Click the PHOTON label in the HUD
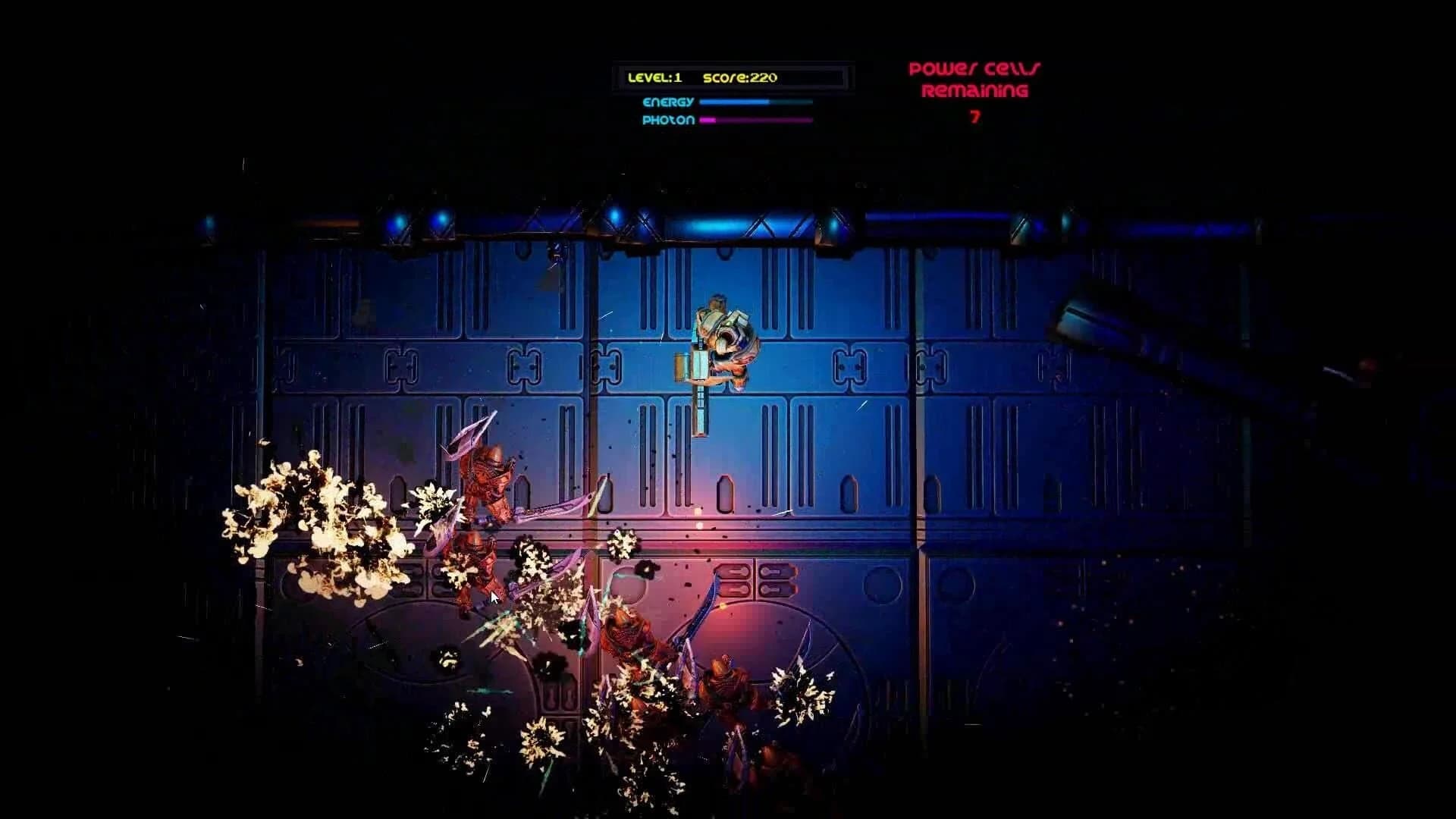1456x819 pixels. click(x=669, y=120)
